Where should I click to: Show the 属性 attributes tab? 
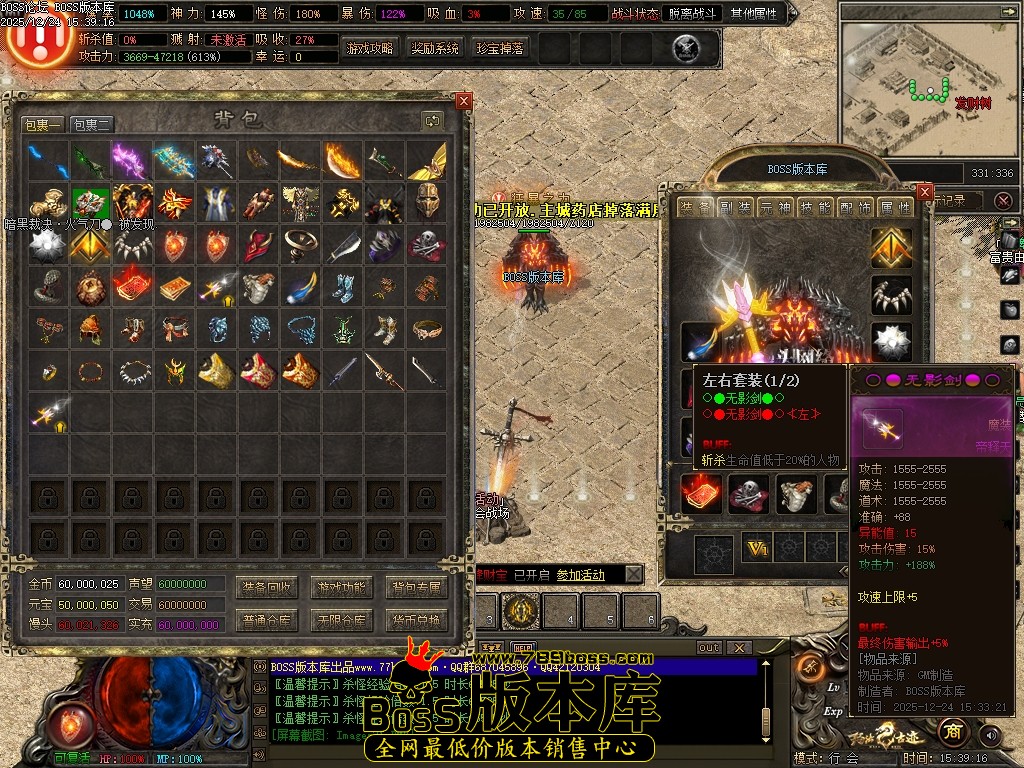click(x=896, y=207)
